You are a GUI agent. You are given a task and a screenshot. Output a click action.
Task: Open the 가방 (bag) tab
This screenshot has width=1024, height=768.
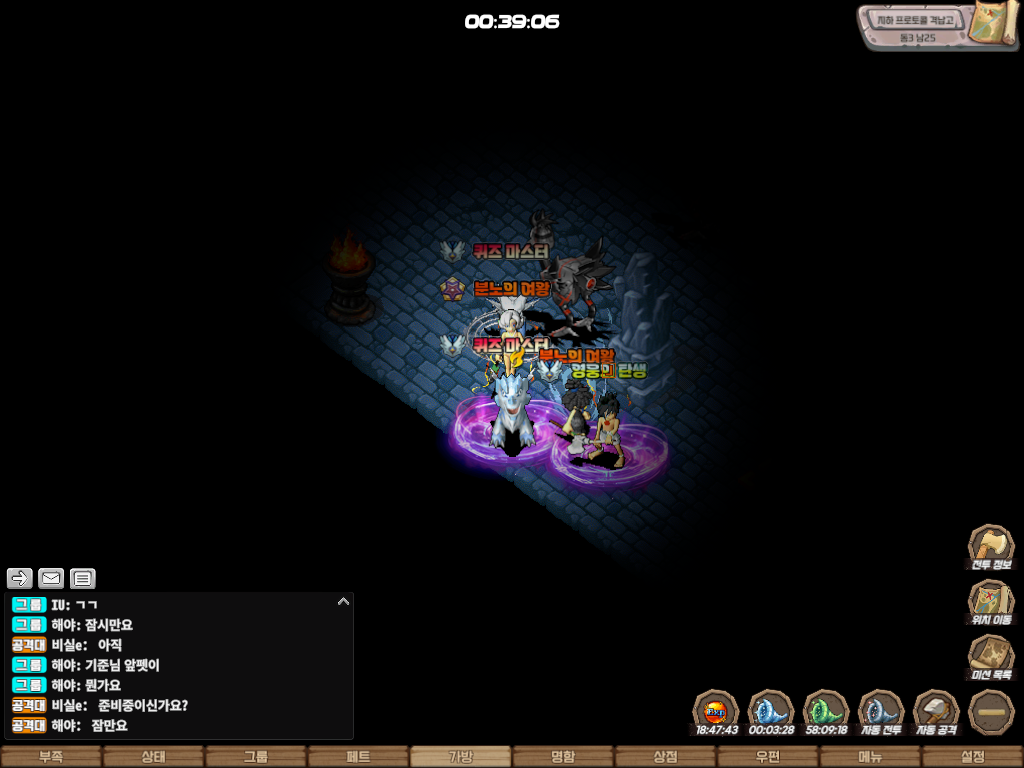(x=461, y=757)
